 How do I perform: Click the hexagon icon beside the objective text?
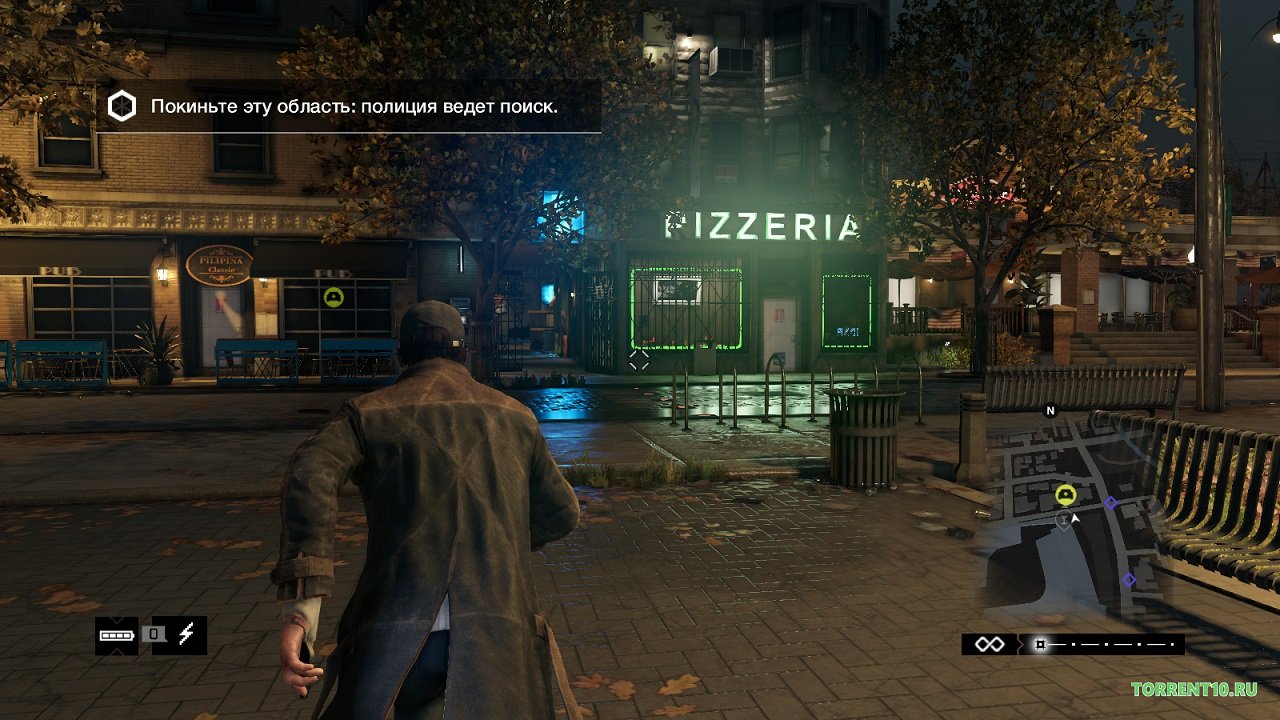pyautogui.click(x=122, y=106)
